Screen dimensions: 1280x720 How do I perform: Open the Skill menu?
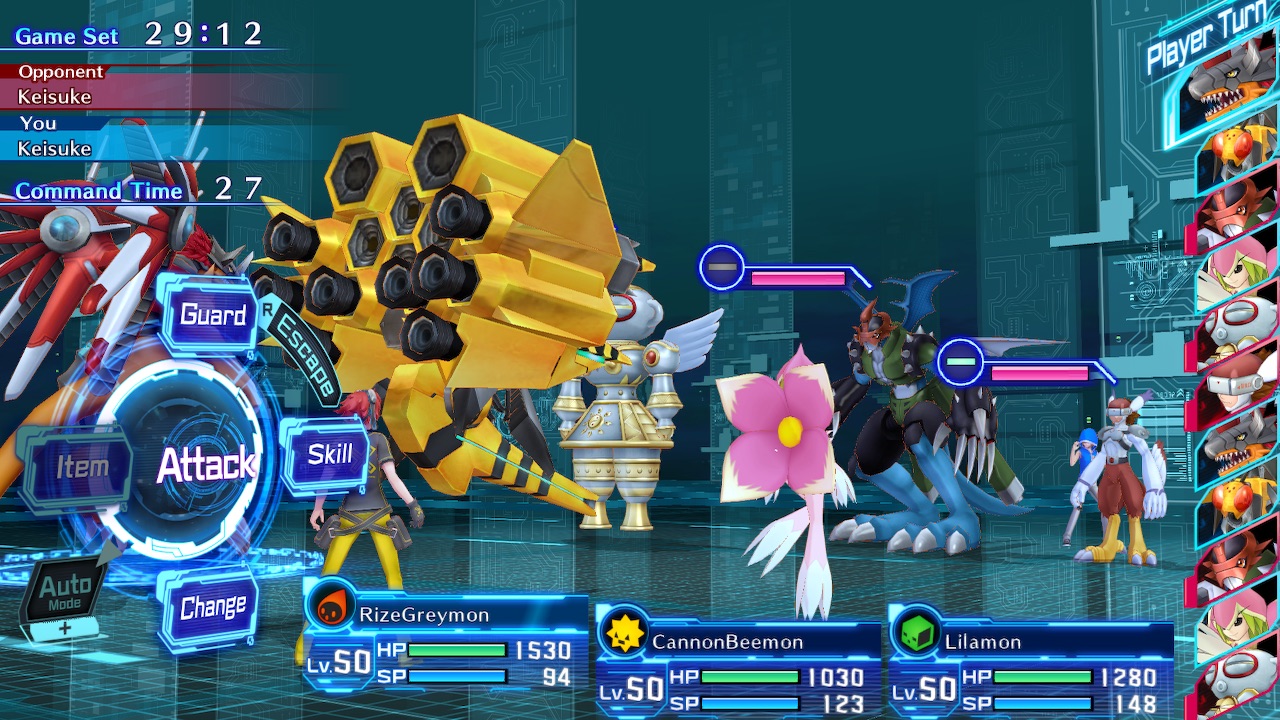point(329,455)
